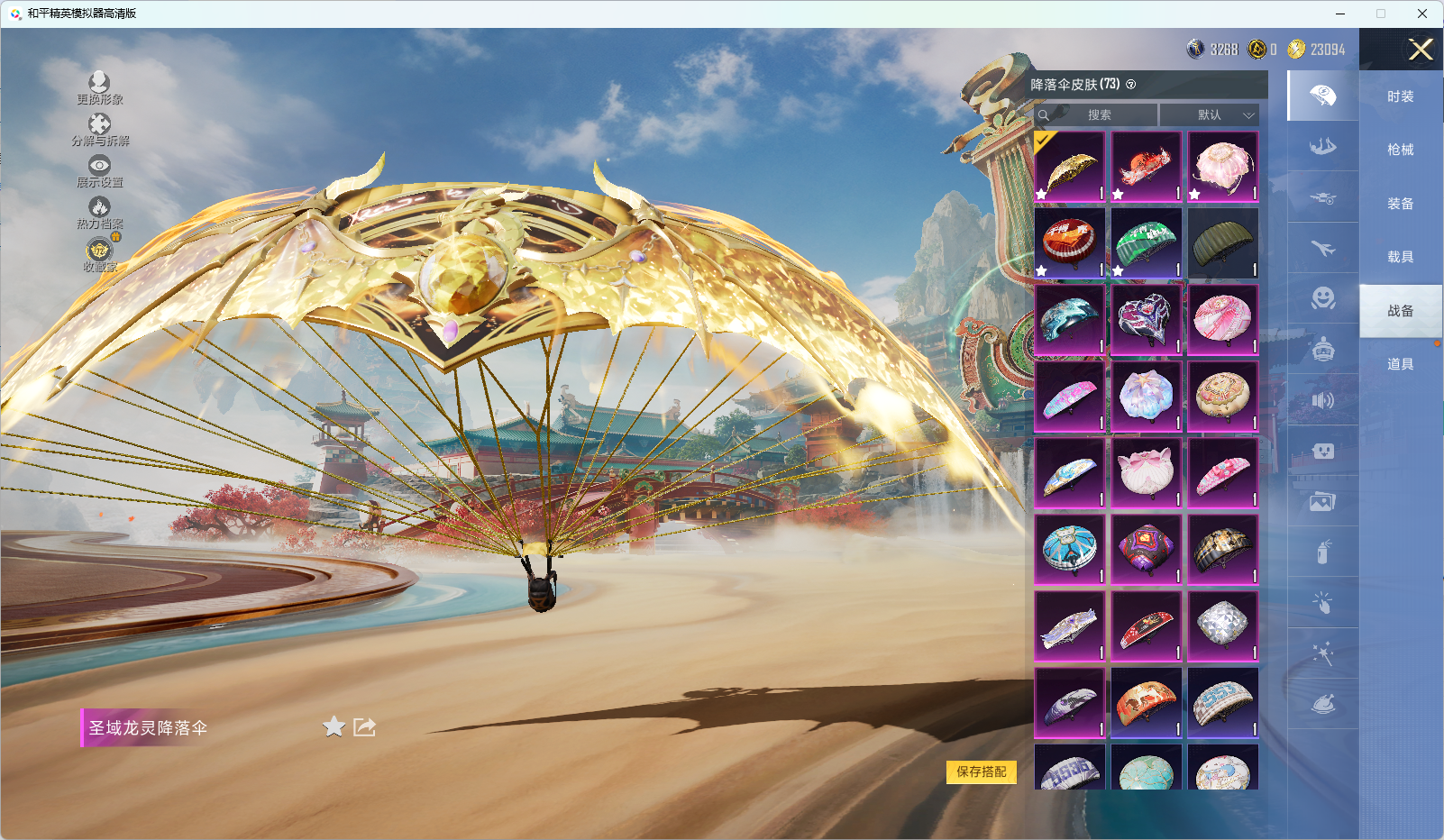Open the 枪械 firearms tab
The height and width of the screenshot is (840, 1444).
click(1400, 150)
